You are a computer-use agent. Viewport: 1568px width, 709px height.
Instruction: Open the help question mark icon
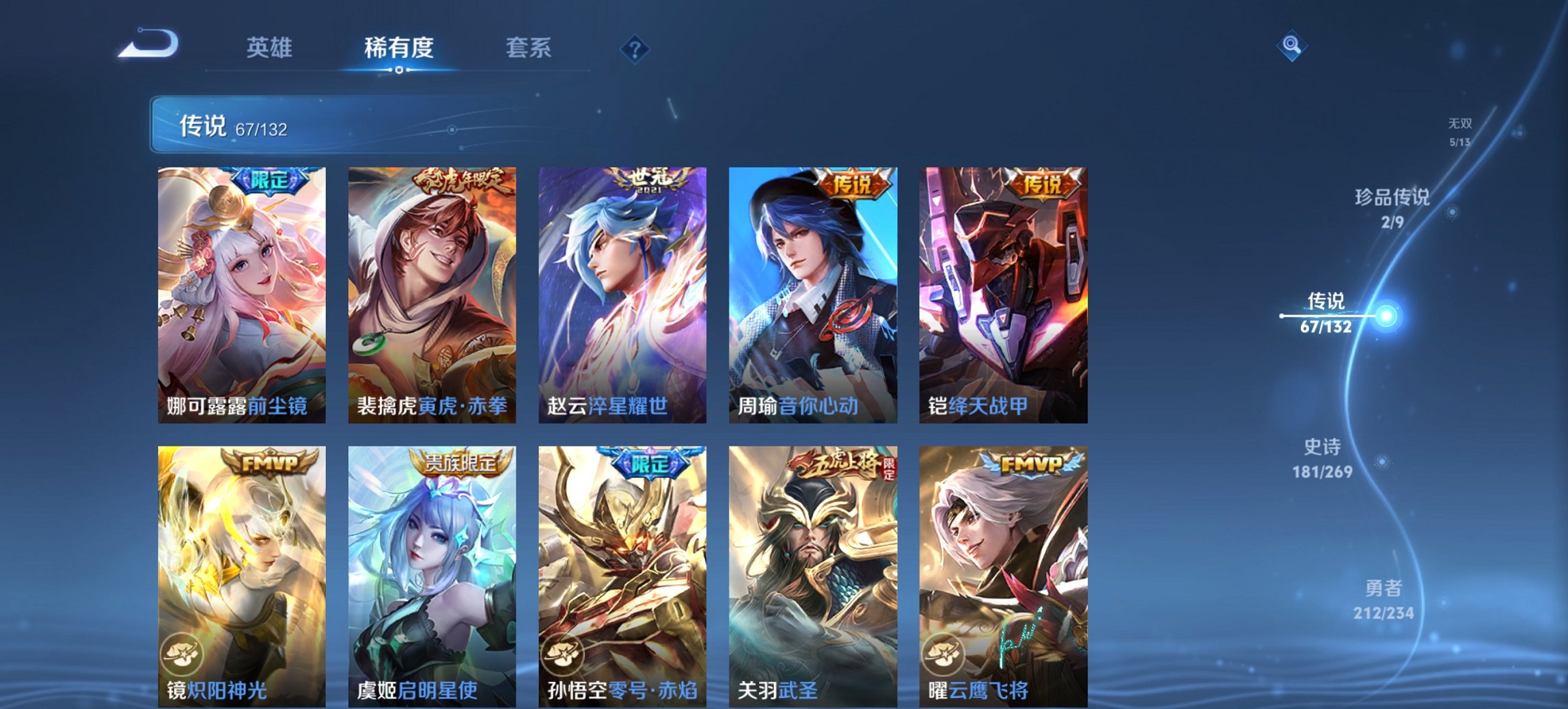(x=635, y=49)
